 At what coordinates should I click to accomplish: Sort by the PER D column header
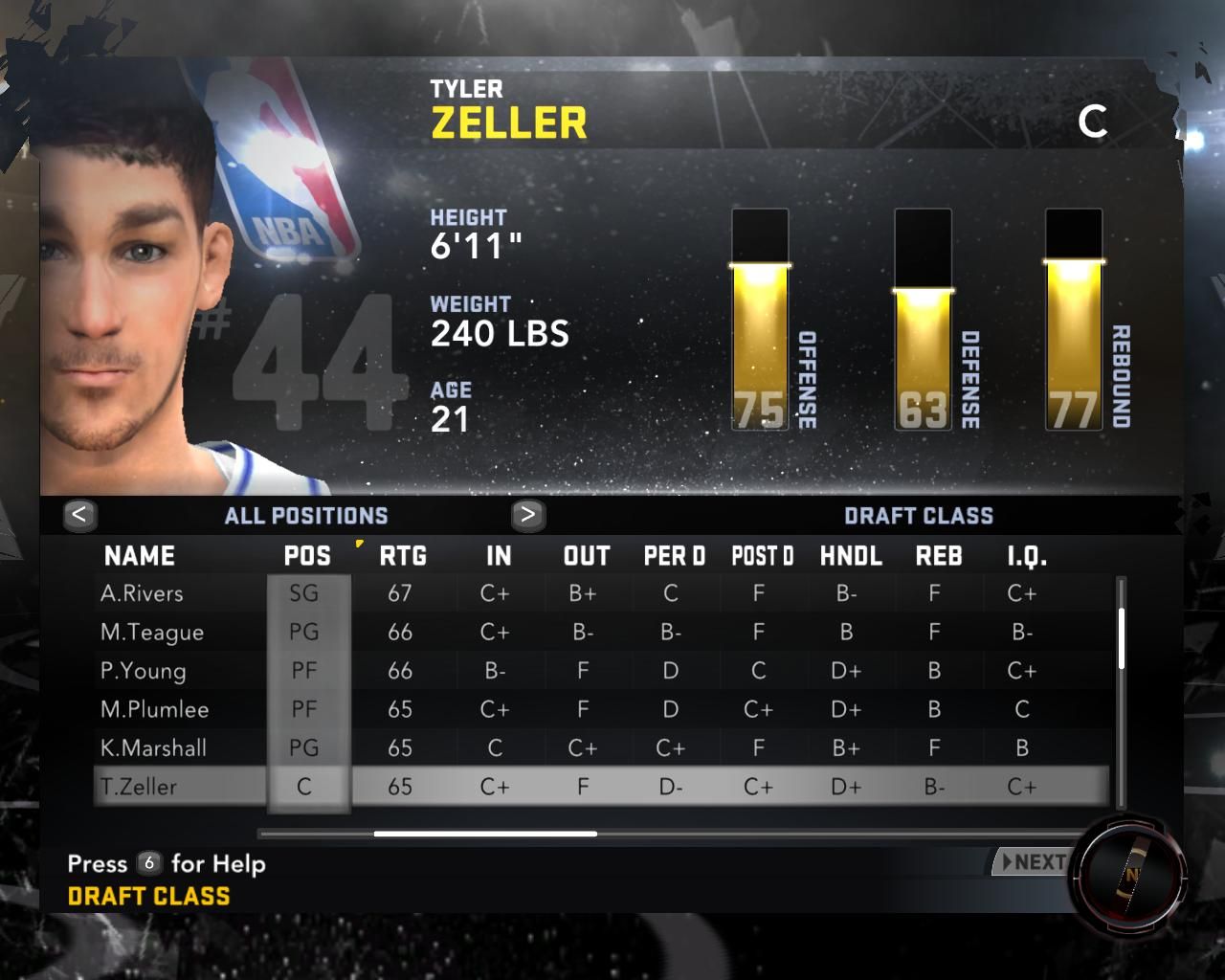(674, 556)
